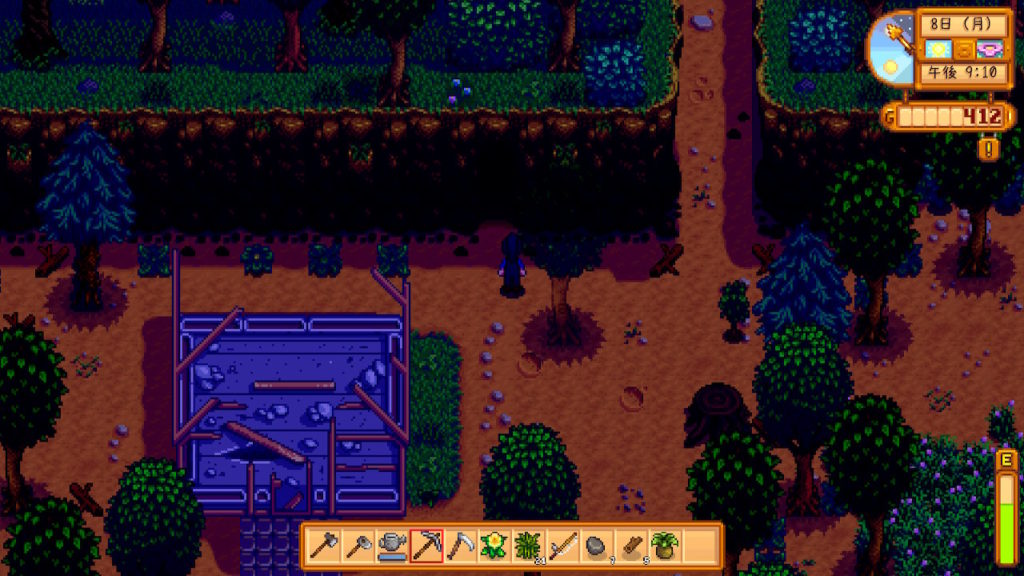Switch to the scythe tool
The image size is (1024, 576).
coord(460,546)
